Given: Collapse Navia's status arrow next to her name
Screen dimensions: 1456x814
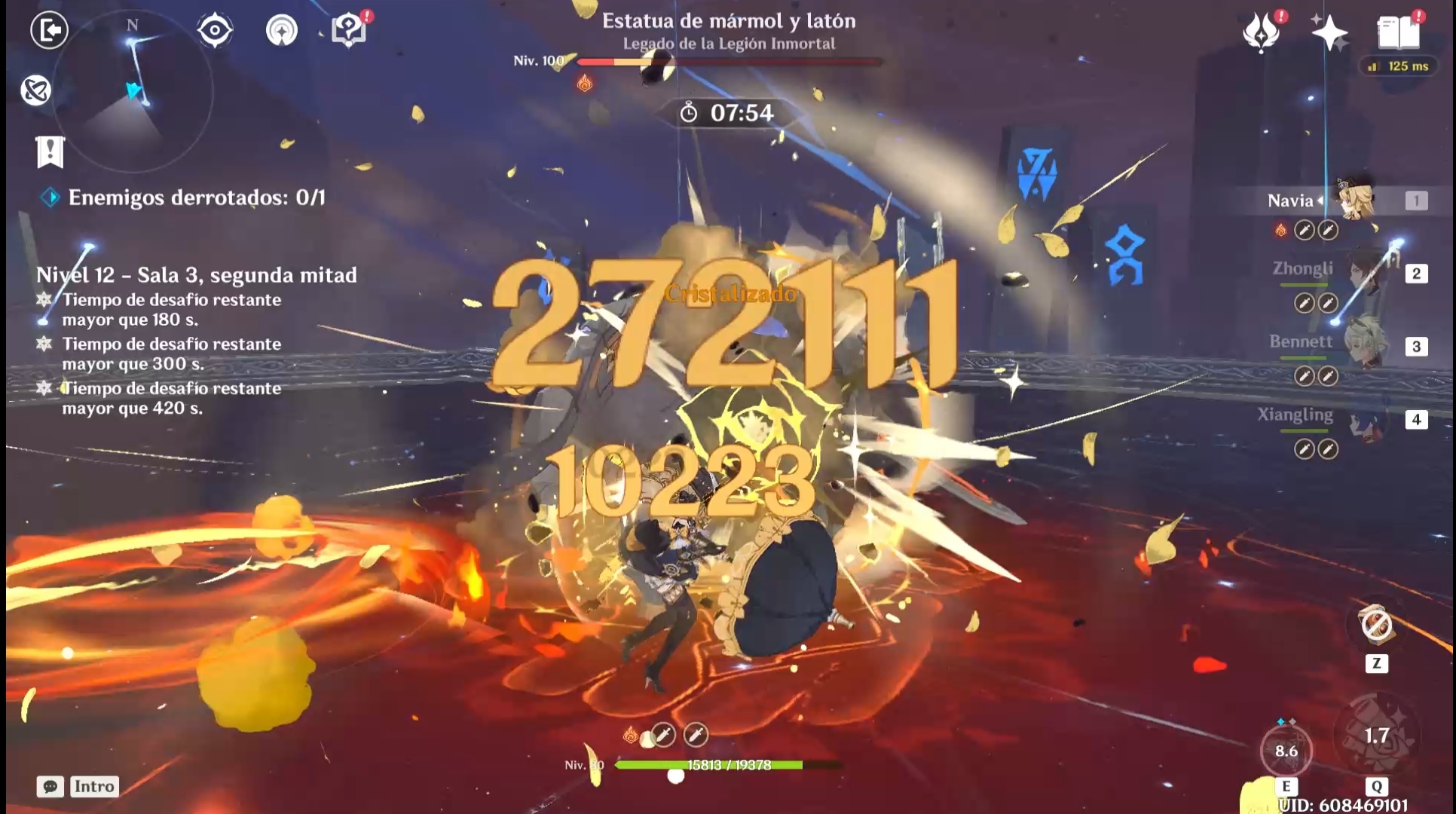Looking at the screenshot, I should pos(1321,199).
